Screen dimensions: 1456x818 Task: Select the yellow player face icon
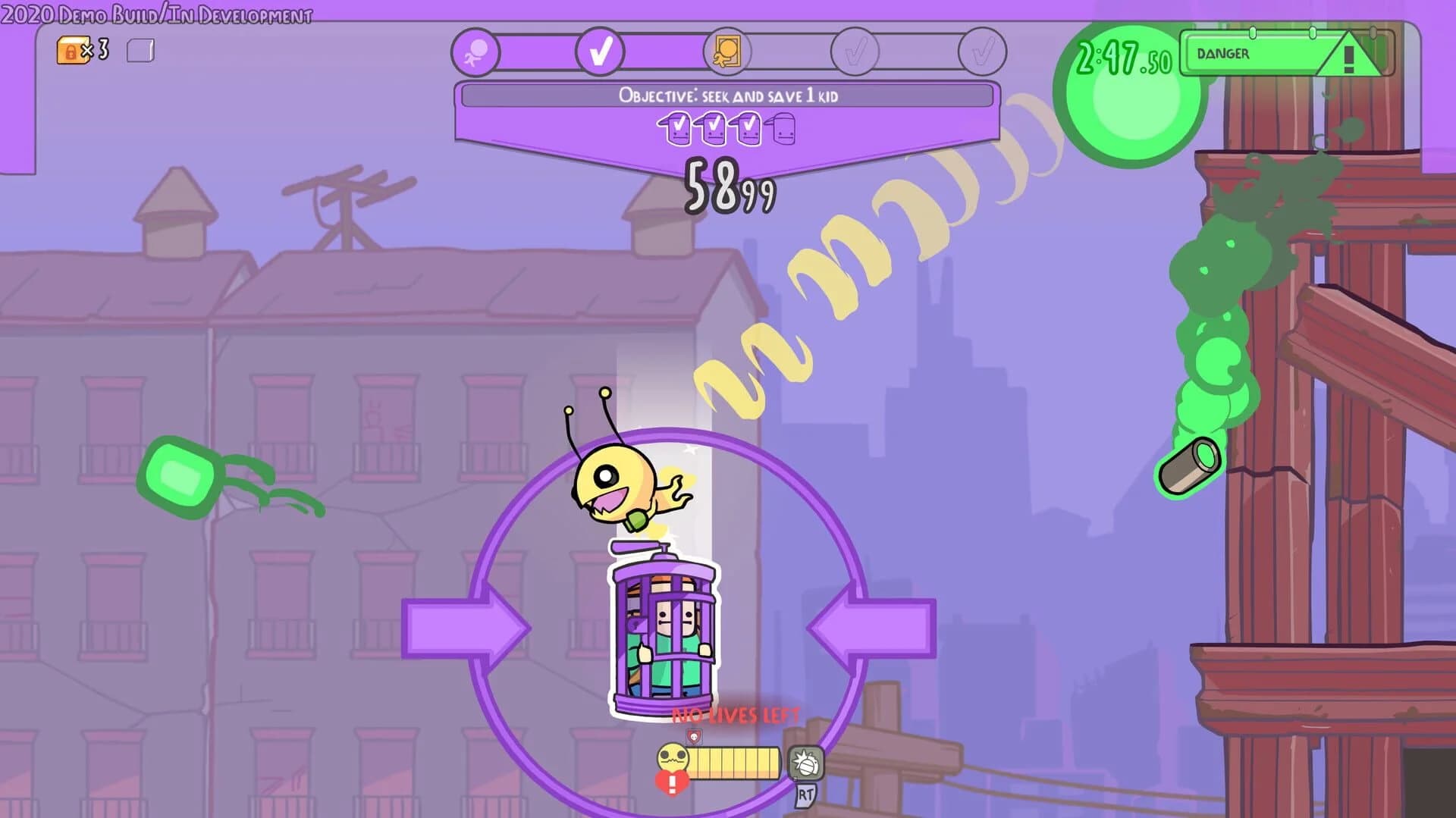(x=673, y=757)
